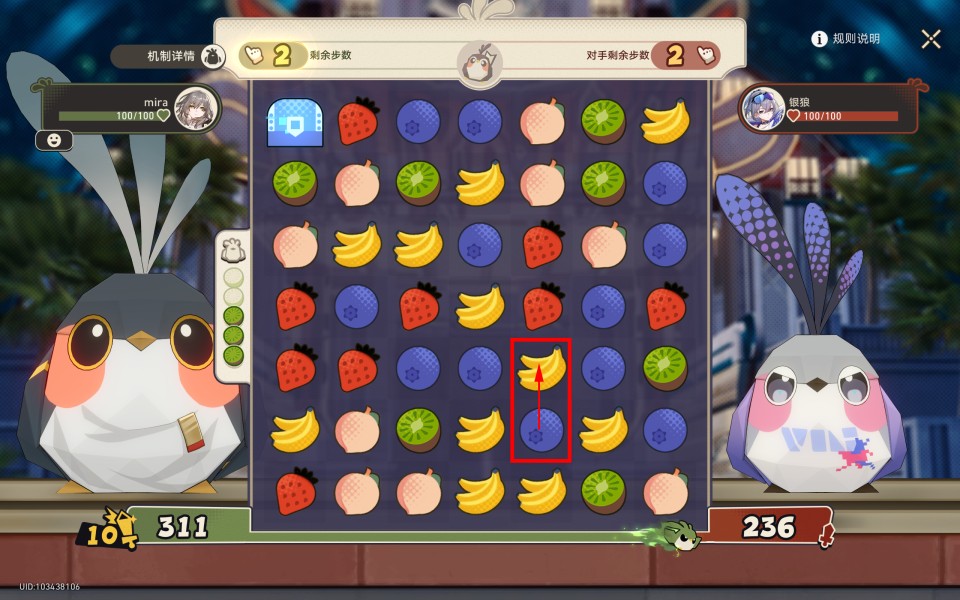The height and width of the screenshot is (600, 960).
Task: Close the match-3 minigame screen
Action: [x=931, y=39]
